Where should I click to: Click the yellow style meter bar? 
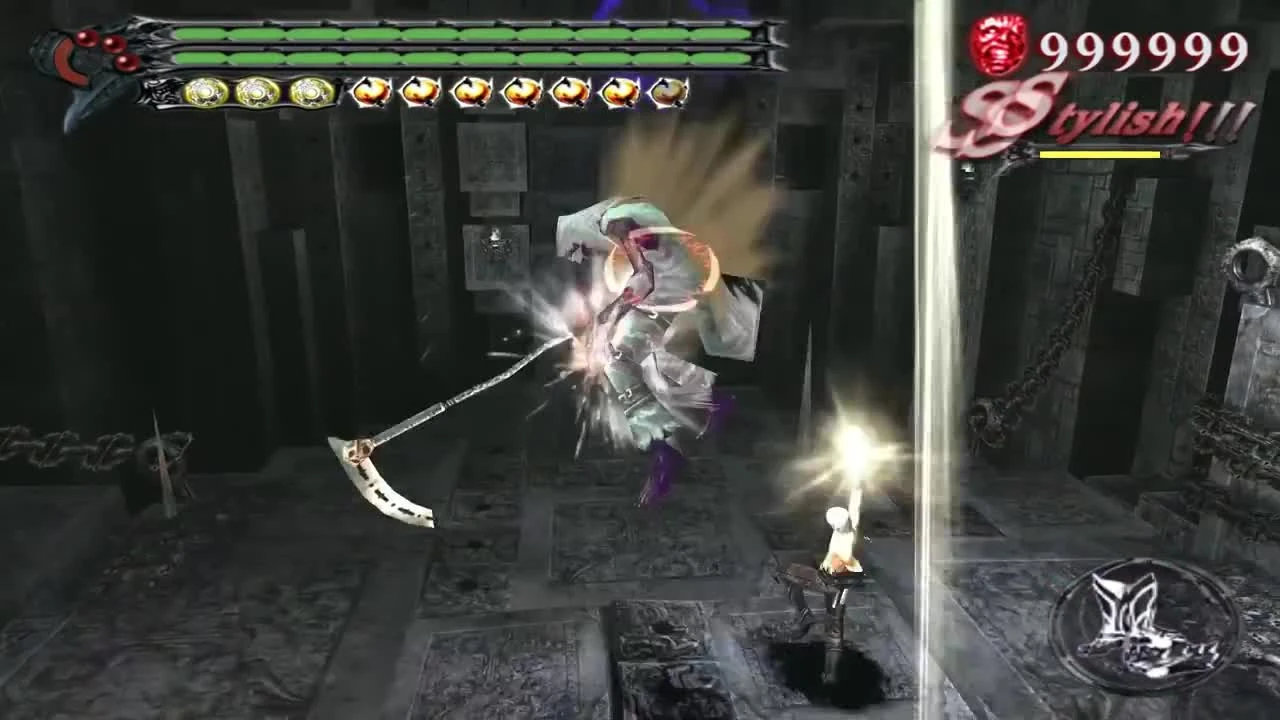1100,153
